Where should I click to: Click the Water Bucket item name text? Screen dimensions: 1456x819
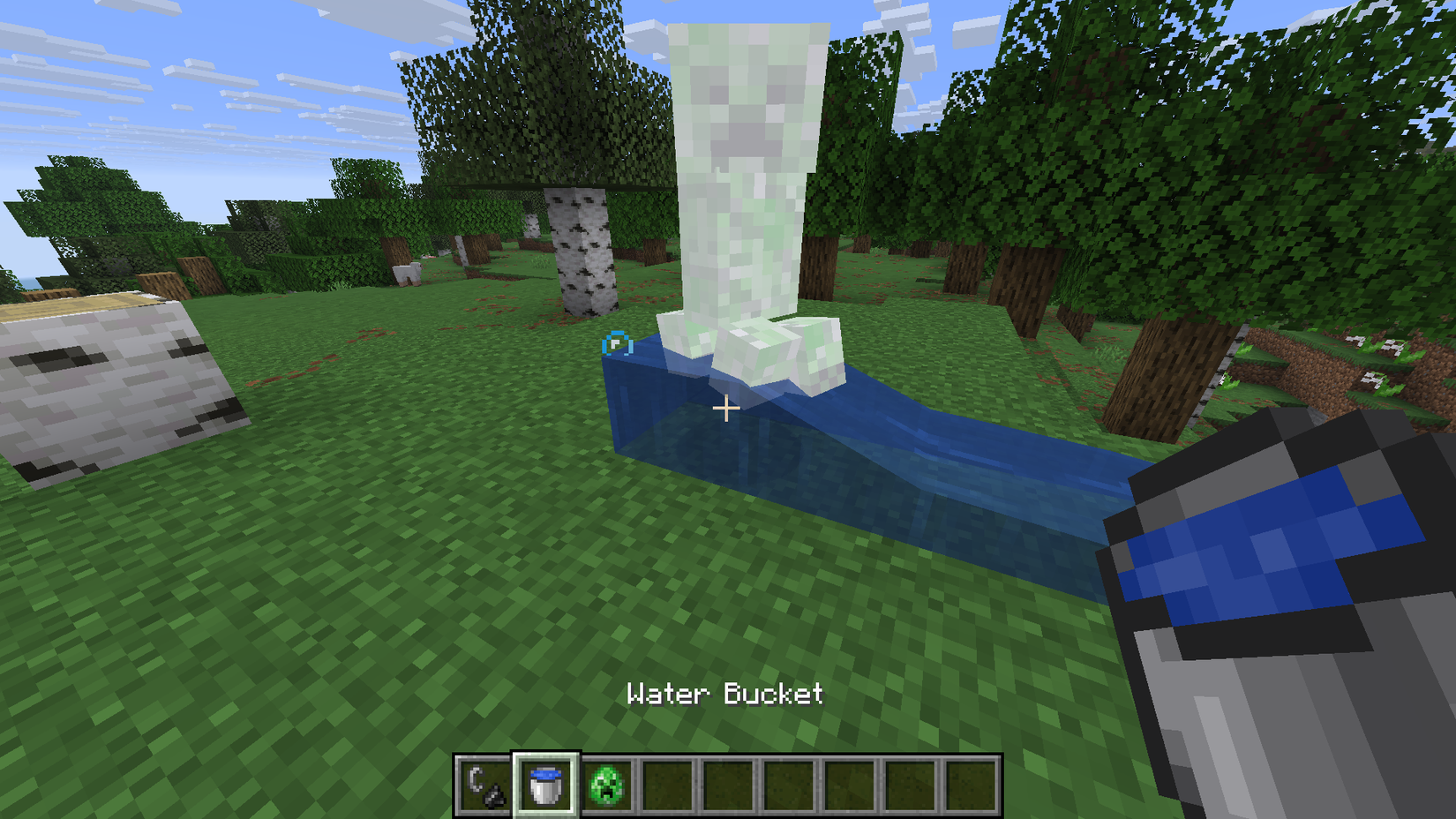pyautogui.click(x=725, y=695)
